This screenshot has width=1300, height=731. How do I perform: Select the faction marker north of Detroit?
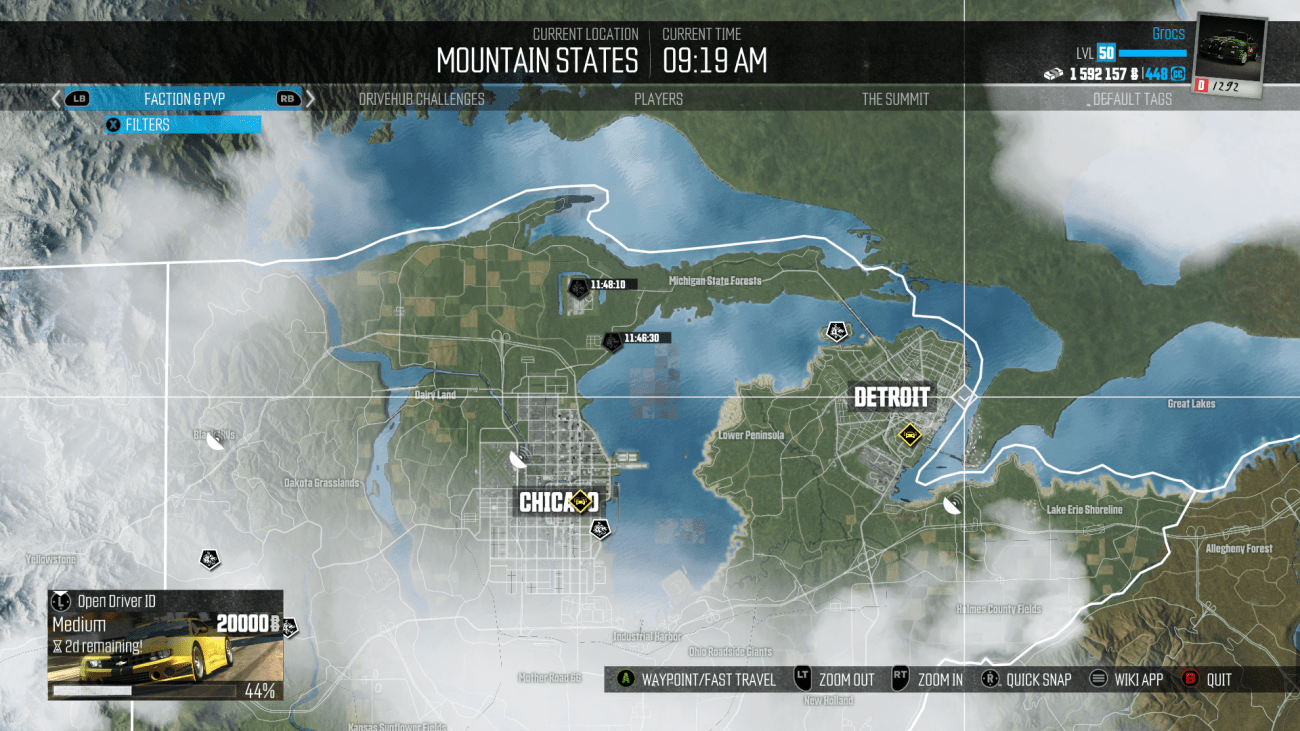click(835, 332)
